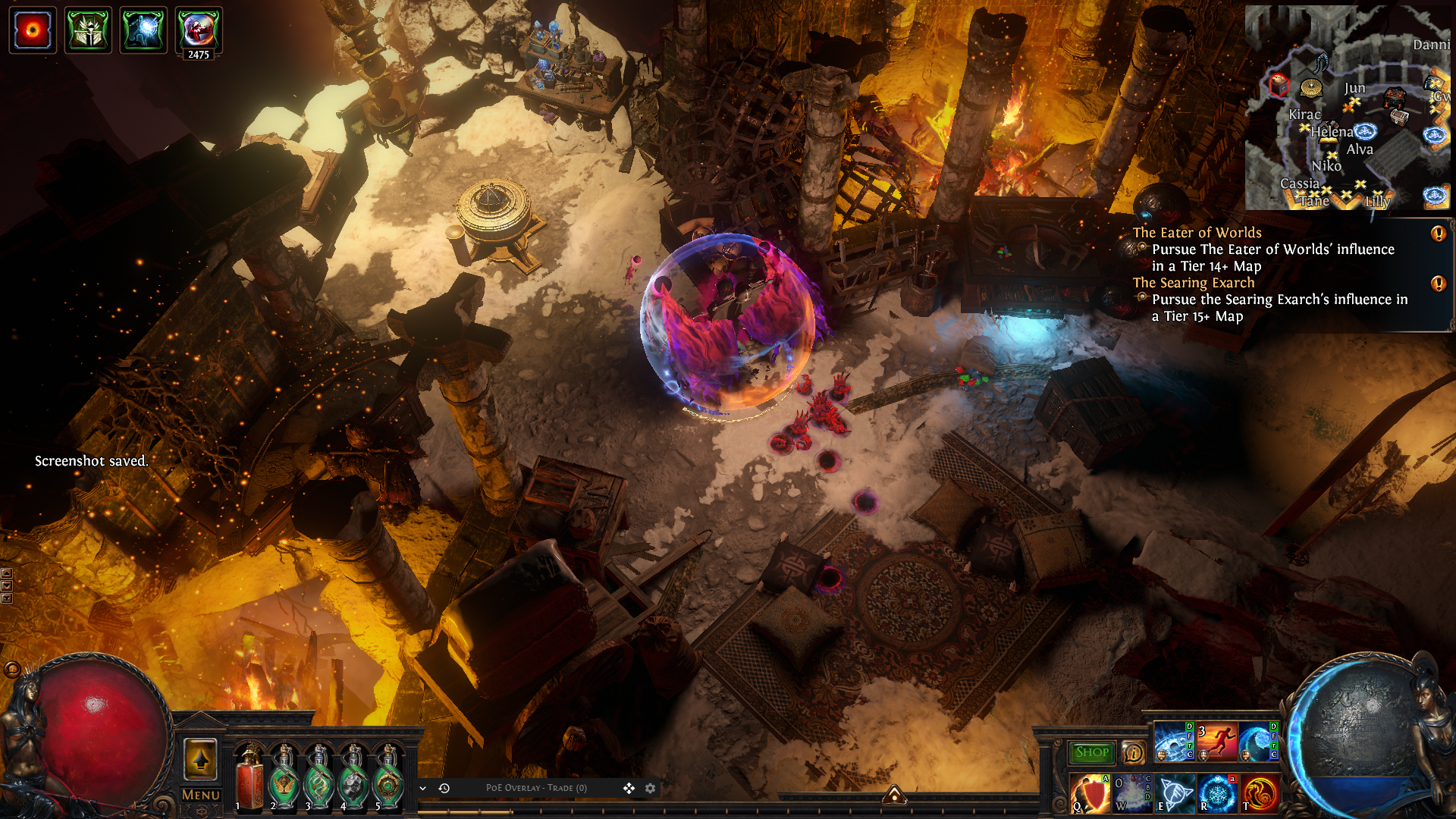This screenshot has height=819, width=1456.
Task: Select The Eater of Worlds quest tracker
Action: pyautogui.click(x=1197, y=233)
